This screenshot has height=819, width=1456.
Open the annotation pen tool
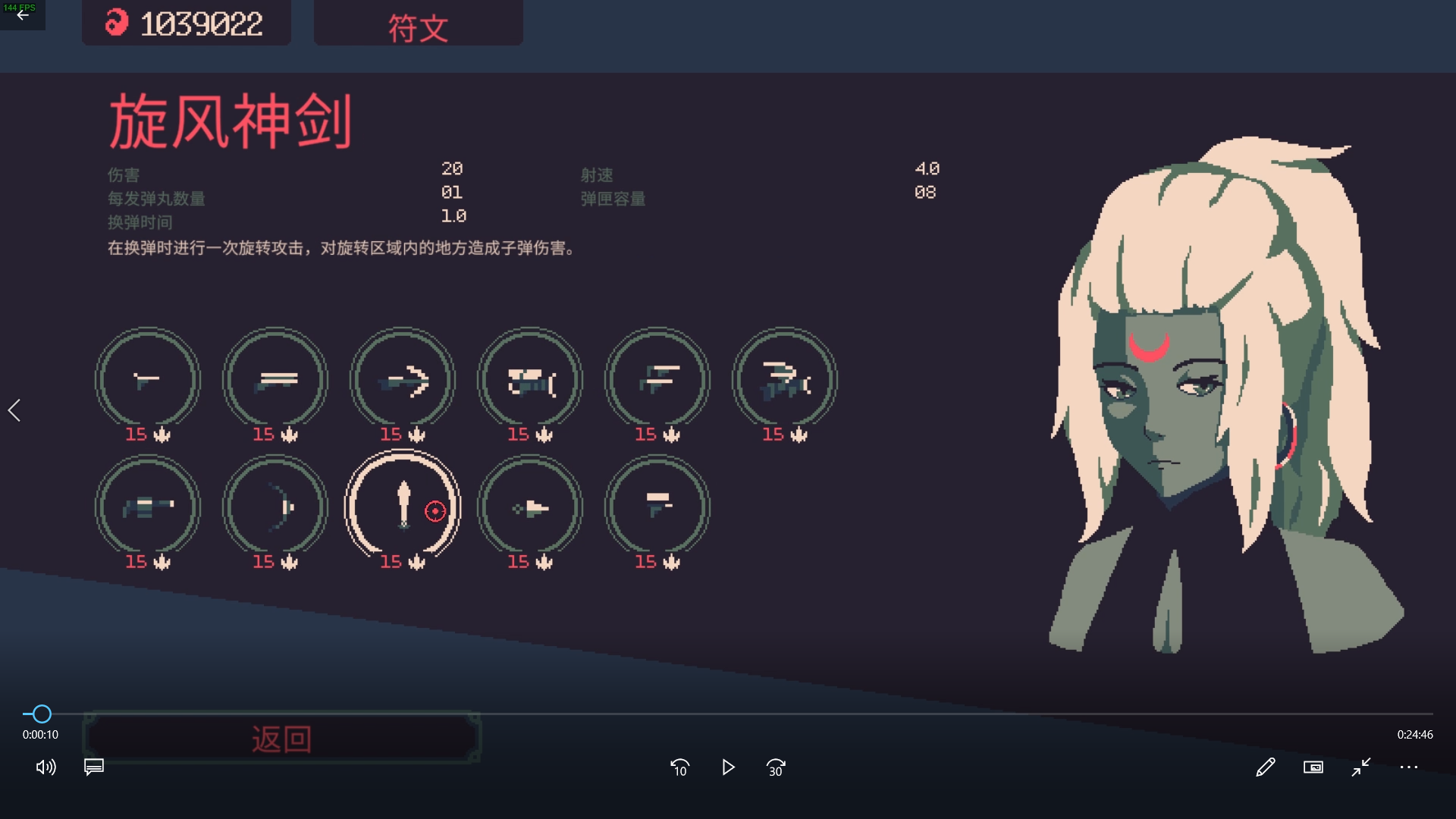pyautogui.click(x=1266, y=767)
